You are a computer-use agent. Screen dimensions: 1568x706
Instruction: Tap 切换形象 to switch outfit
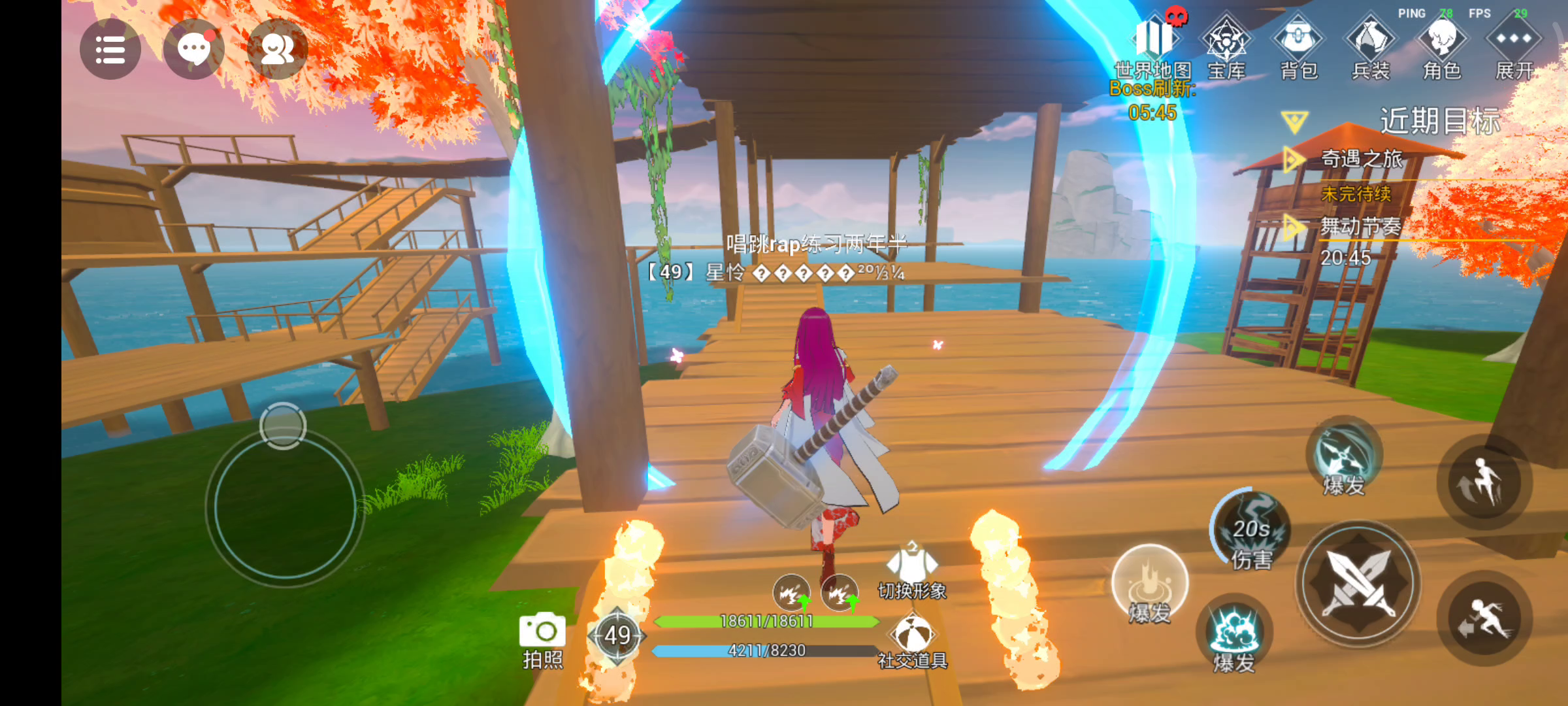[x=912, y=572]
